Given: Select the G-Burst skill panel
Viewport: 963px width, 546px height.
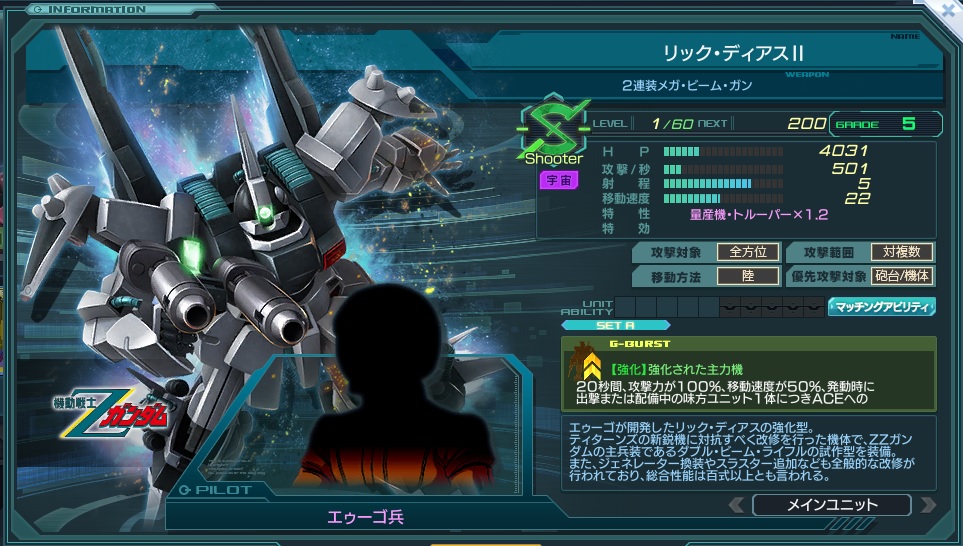Looking at the screenshot, I should [748, 373].
